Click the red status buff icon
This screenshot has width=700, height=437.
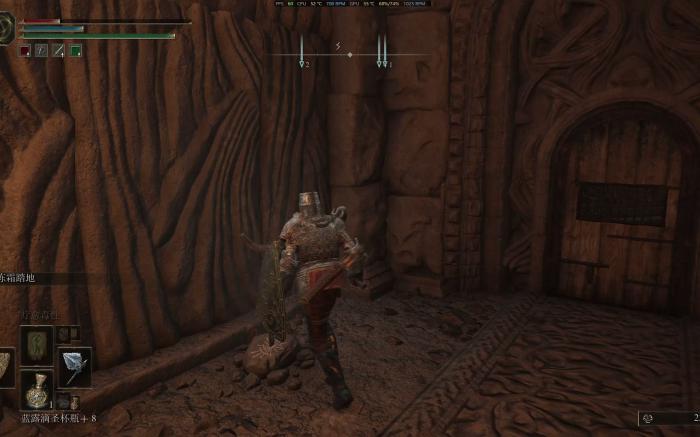[25, 50]
